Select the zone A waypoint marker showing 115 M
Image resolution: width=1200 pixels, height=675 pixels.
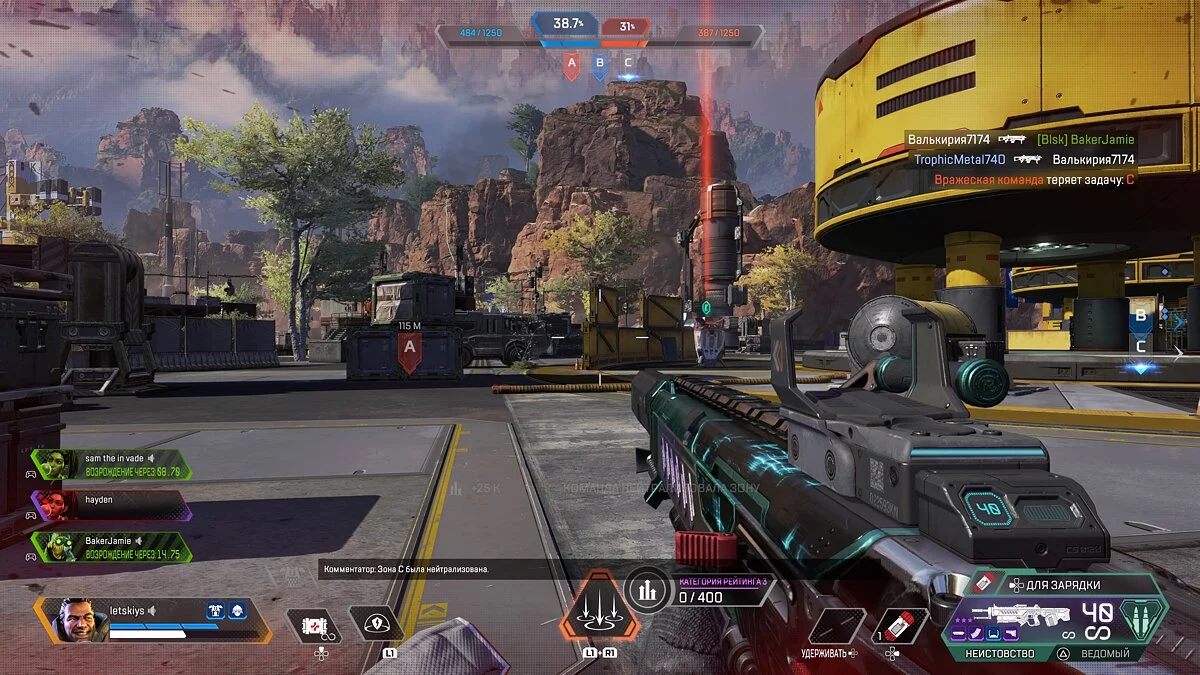point(408,351)
